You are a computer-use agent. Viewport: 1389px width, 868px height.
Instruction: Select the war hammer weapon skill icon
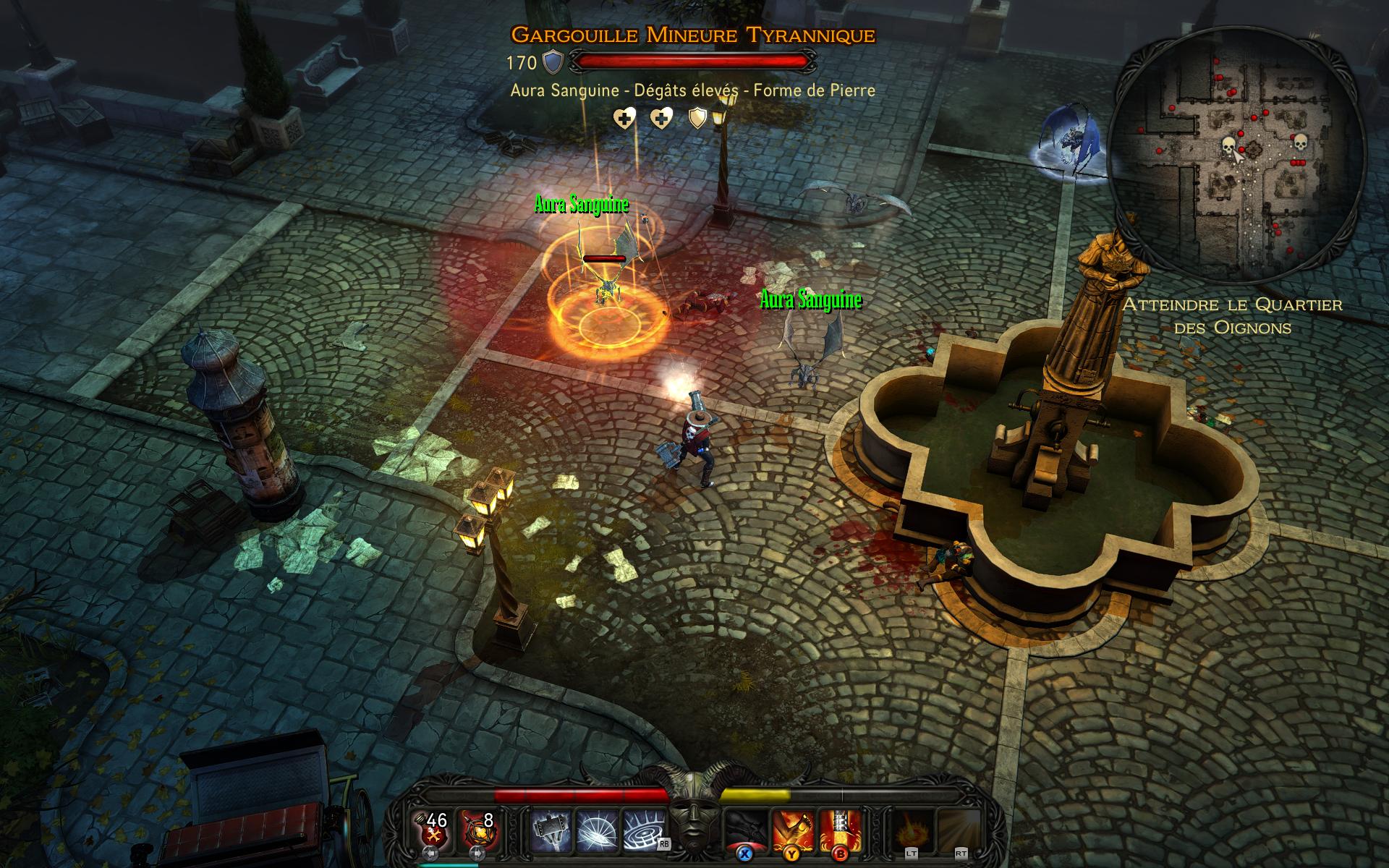tap(551, 830)
